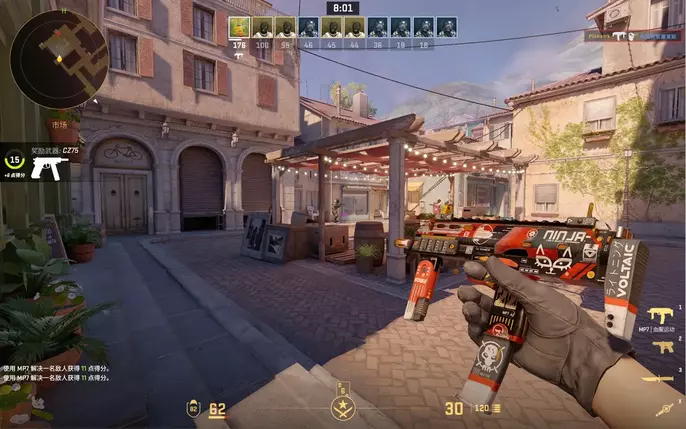Choose the MP7 weapon slot
The height and width of the screenshot is (429, 686).
point(661,314)
